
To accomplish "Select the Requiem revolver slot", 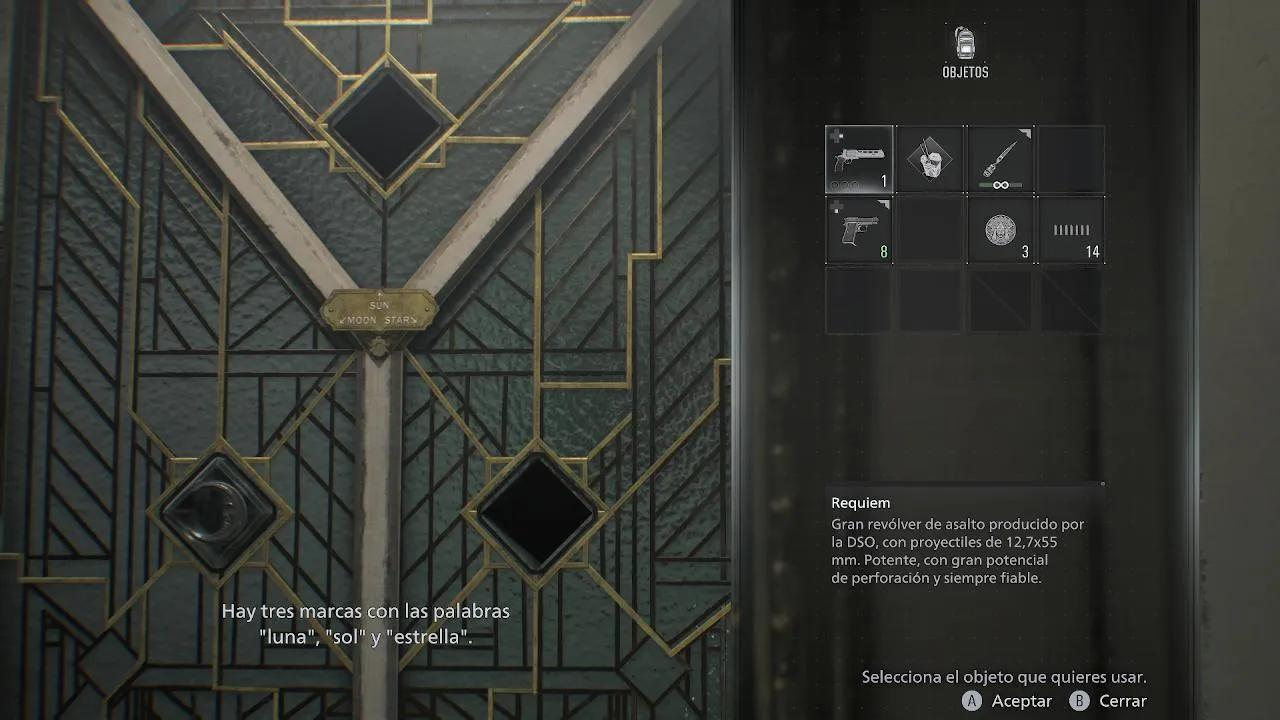I will (x=859, y=159).
